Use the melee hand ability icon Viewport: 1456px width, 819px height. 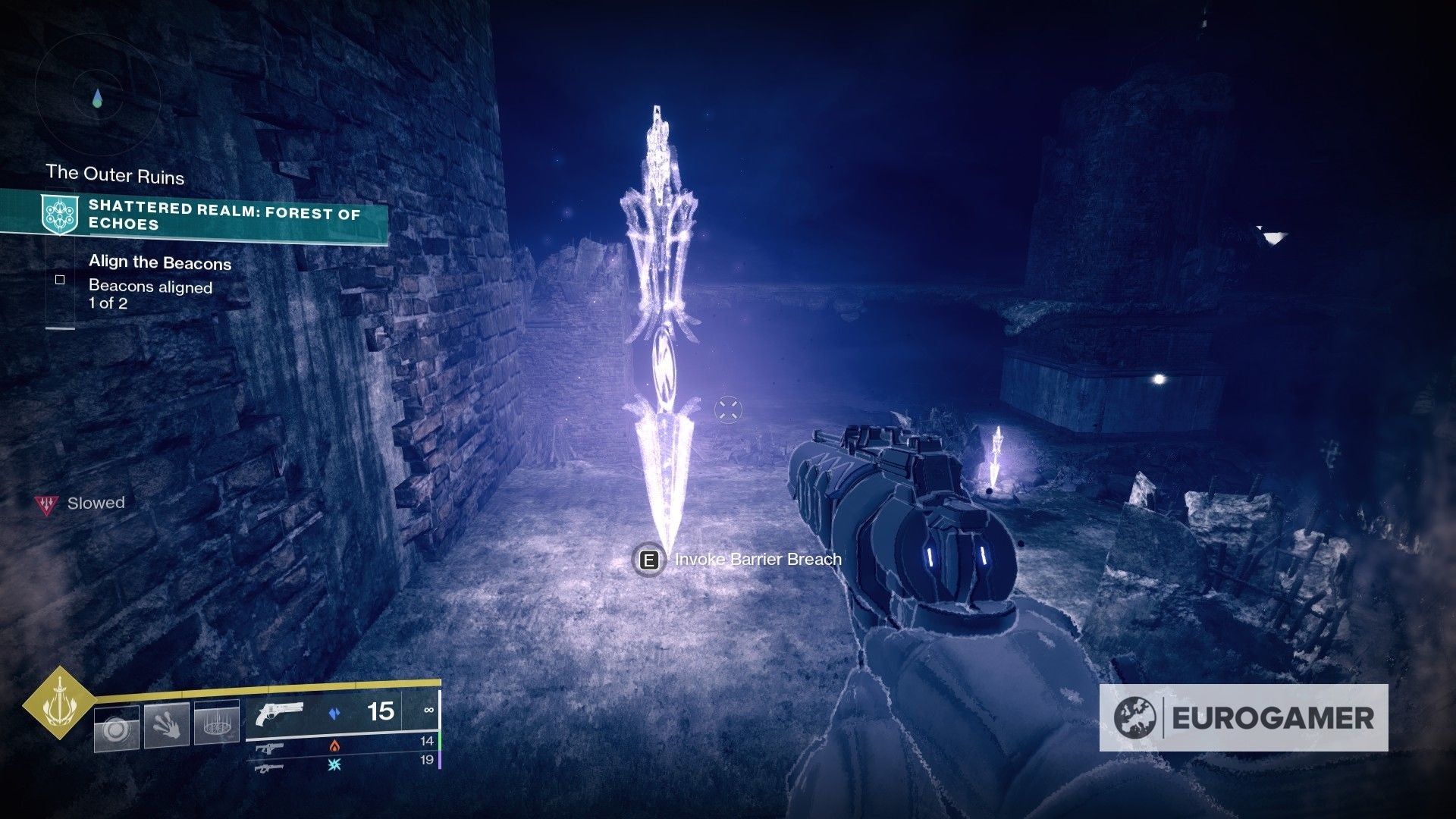(x=166, y=726)
